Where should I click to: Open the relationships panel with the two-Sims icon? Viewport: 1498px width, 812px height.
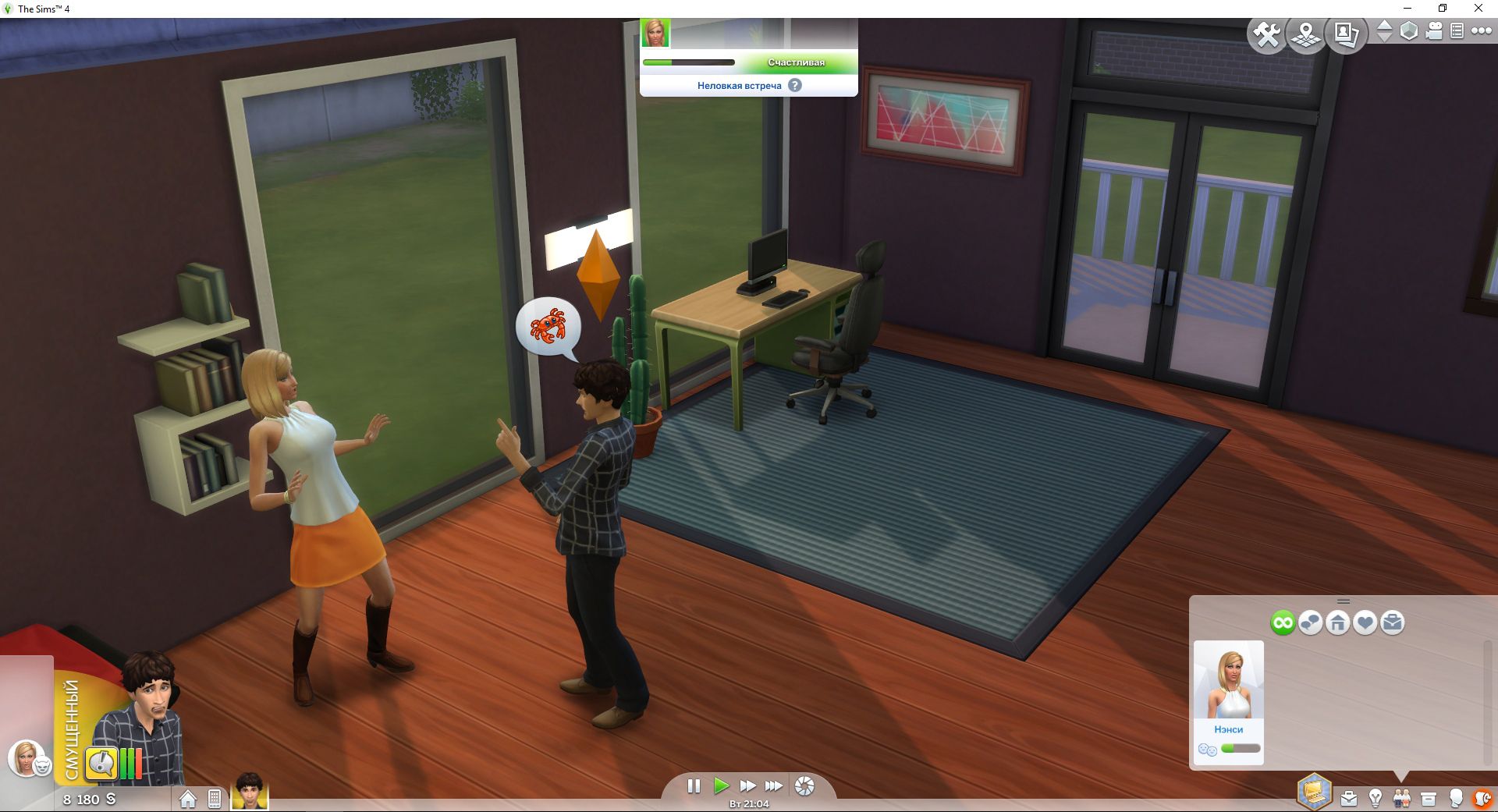coord(1402,798)
